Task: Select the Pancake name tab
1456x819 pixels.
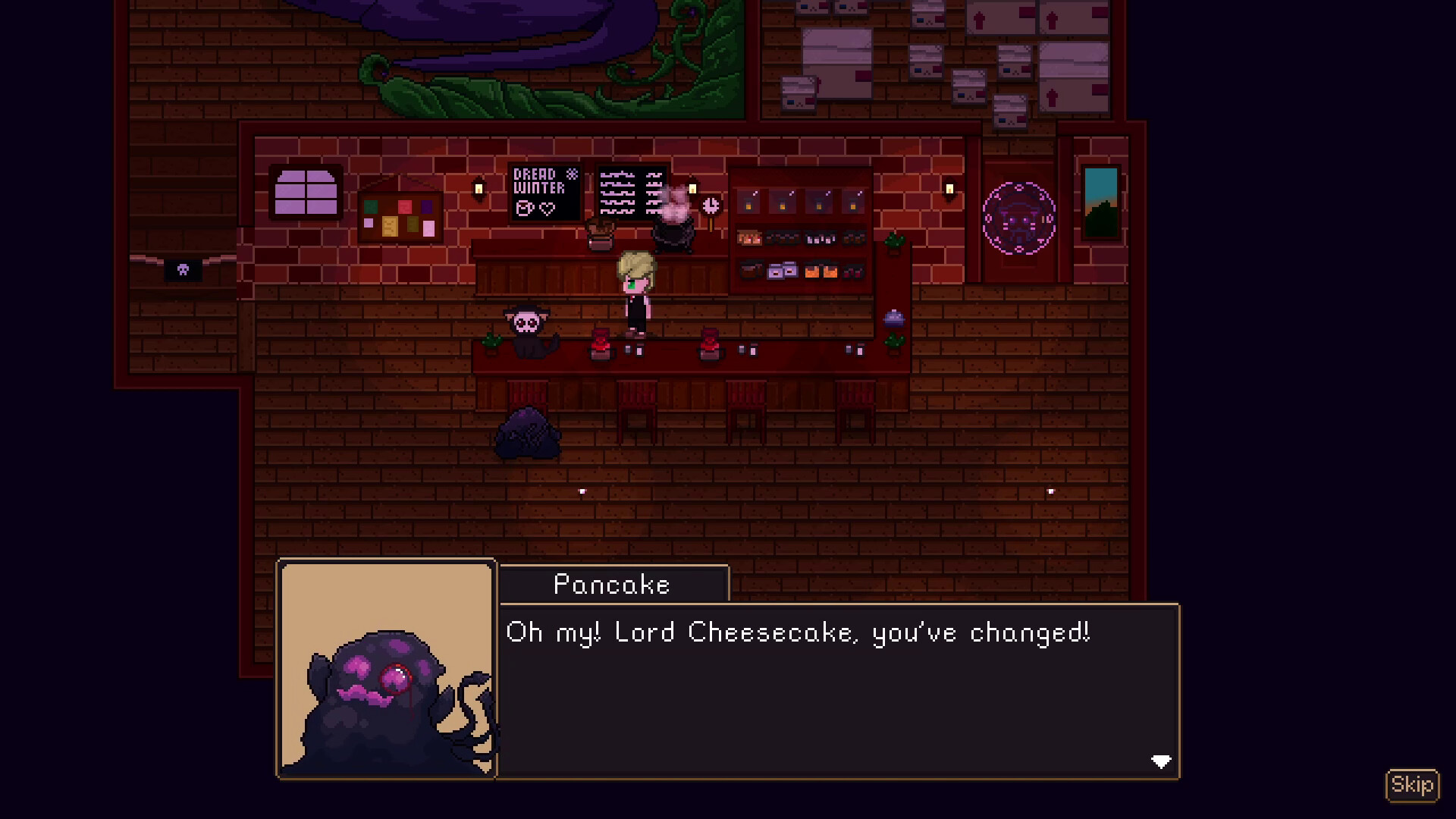Action: (x=611, y=584)
